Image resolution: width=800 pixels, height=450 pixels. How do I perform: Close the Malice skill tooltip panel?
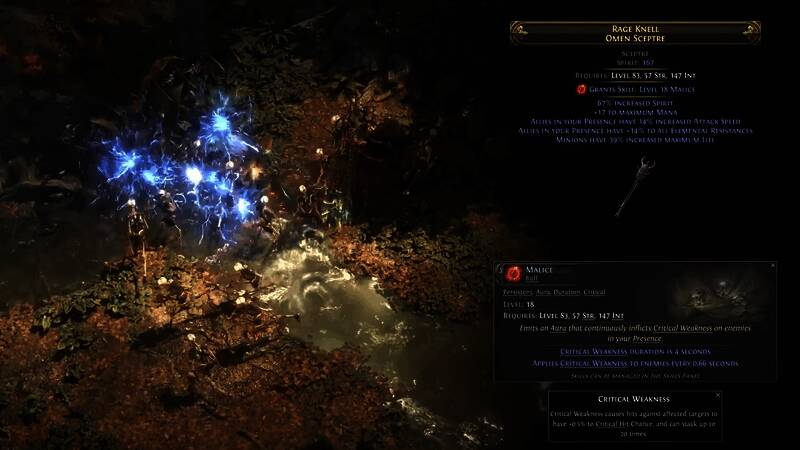(x=773, y=265)
